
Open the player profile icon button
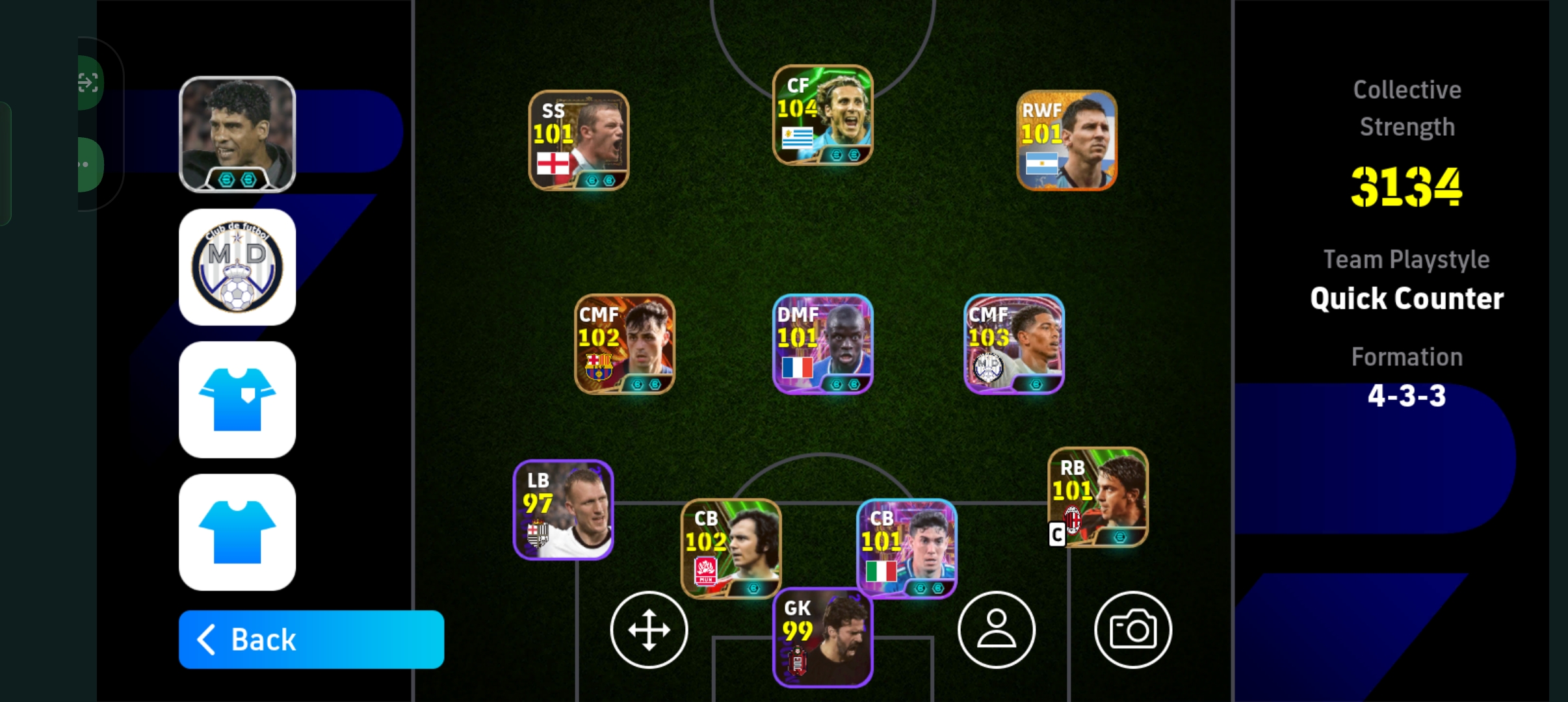pyautogui.click(x=996, y=630)
